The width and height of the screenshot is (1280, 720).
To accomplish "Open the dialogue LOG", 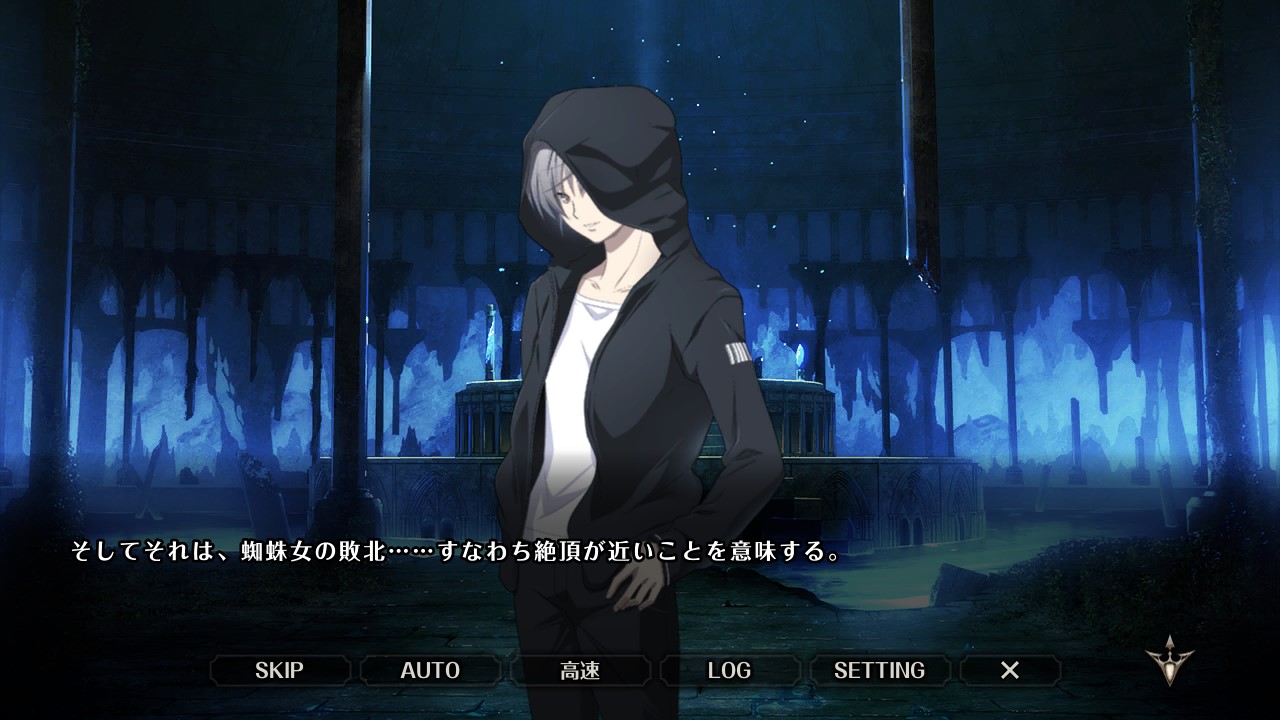I will [x=729, y=670].
